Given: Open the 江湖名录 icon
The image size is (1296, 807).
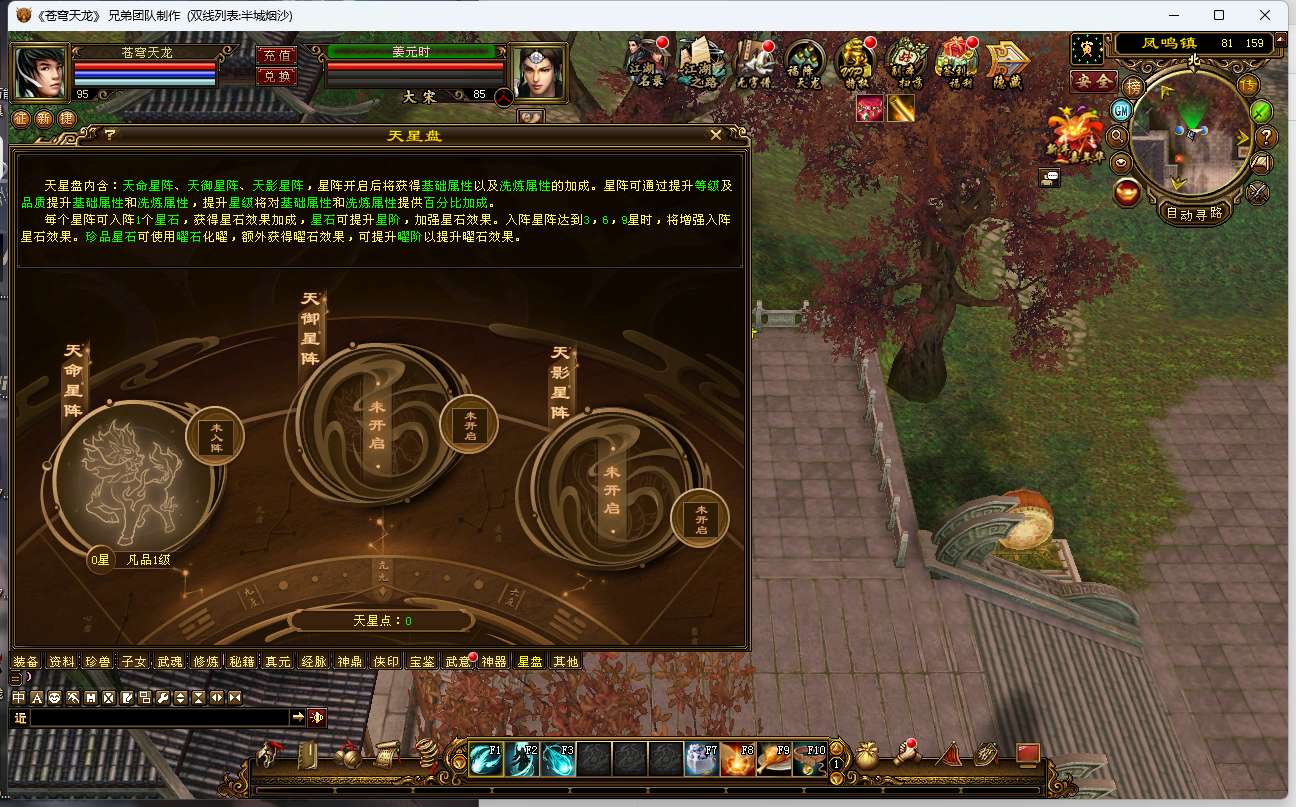Looking at the screenshot, I should pyautogui.click(x=647, y=63).
